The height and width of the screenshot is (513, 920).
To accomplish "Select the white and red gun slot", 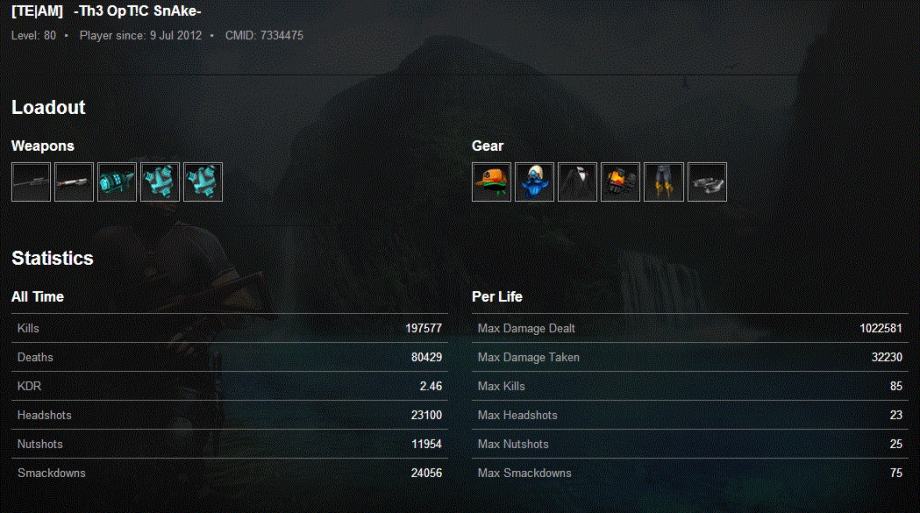I will pyautogui.click(x=74, y=182).
